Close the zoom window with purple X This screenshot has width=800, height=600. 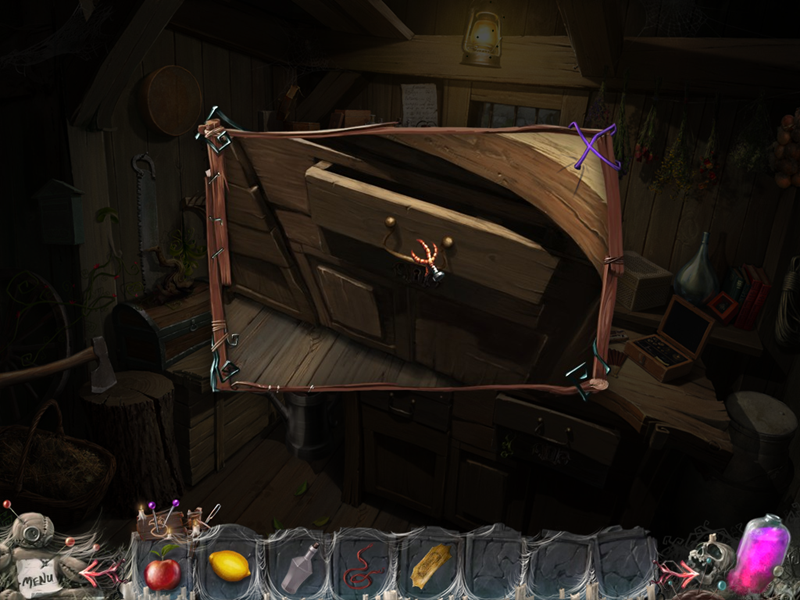click(592, 146)
